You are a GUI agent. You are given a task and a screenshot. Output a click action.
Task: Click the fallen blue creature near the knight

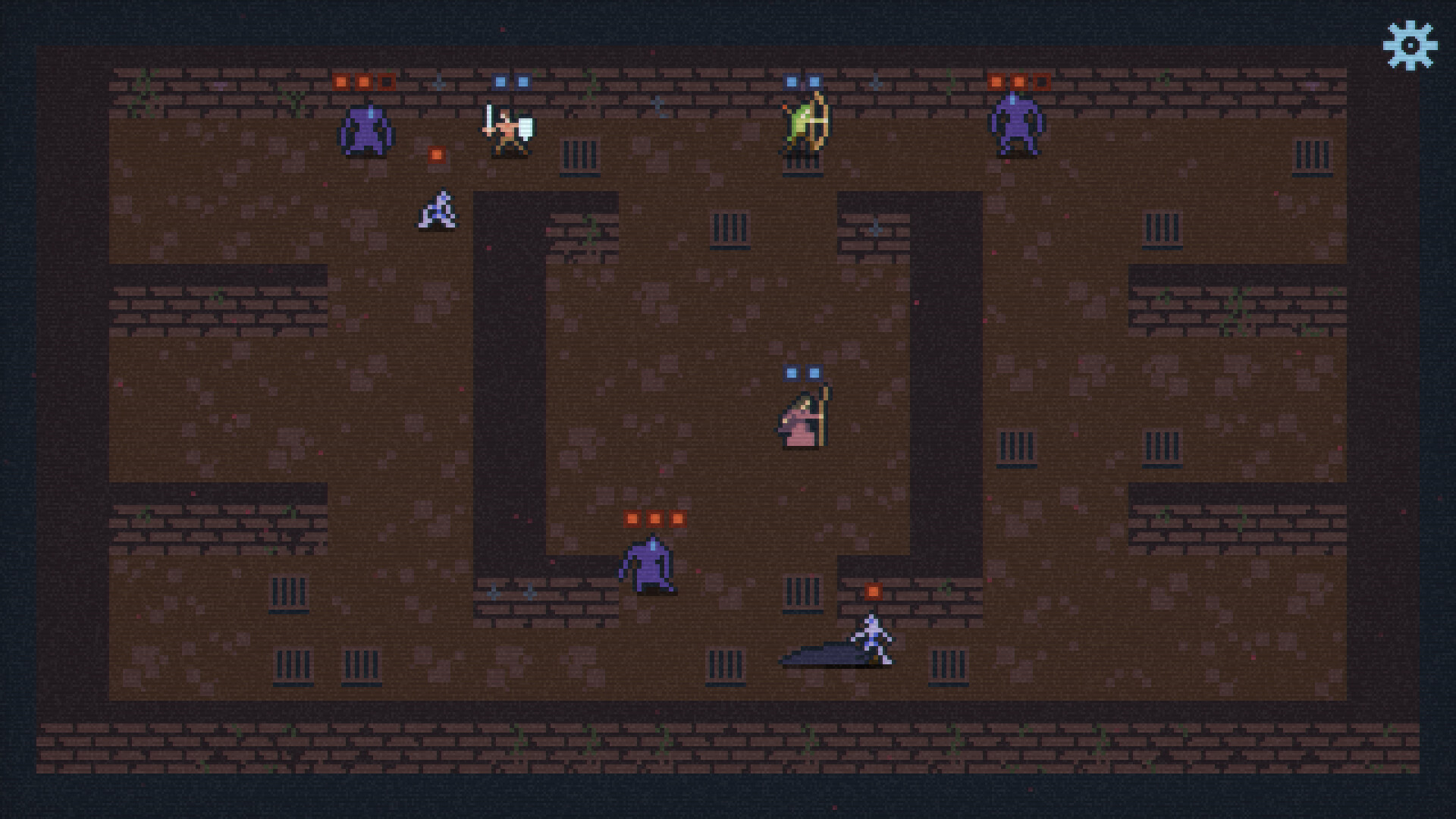pos(436,211)
